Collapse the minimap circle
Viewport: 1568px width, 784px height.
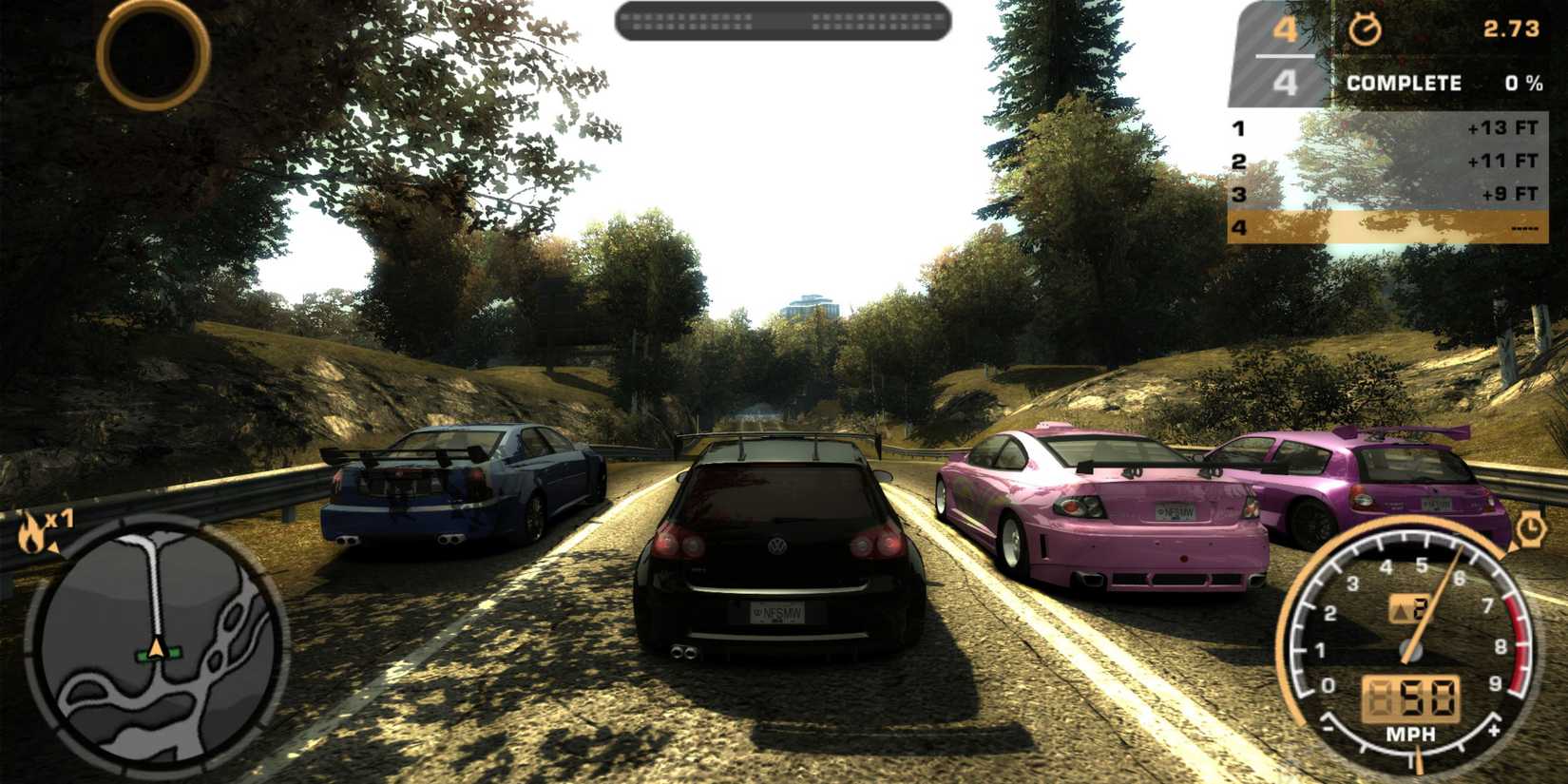tap(157, 646)
